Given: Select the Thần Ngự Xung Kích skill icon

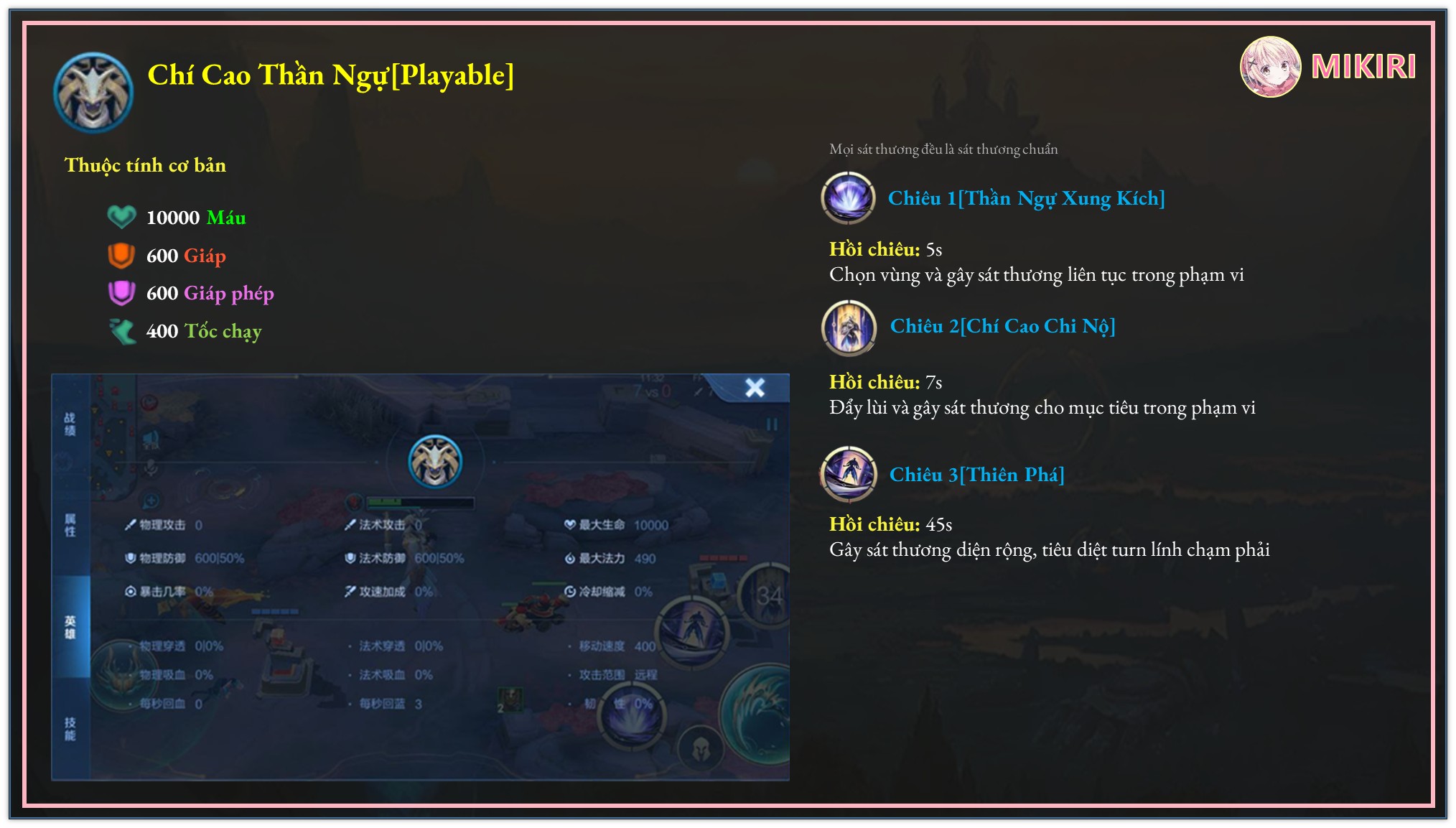Looking at the screenshot, I should pyautogui.click(x=848, y=197).
